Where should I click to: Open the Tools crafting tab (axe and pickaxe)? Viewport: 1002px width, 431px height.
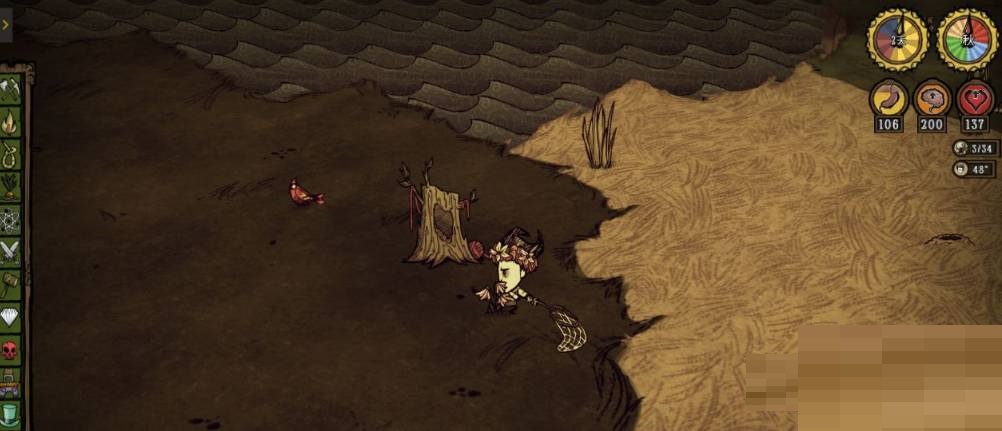10,89
